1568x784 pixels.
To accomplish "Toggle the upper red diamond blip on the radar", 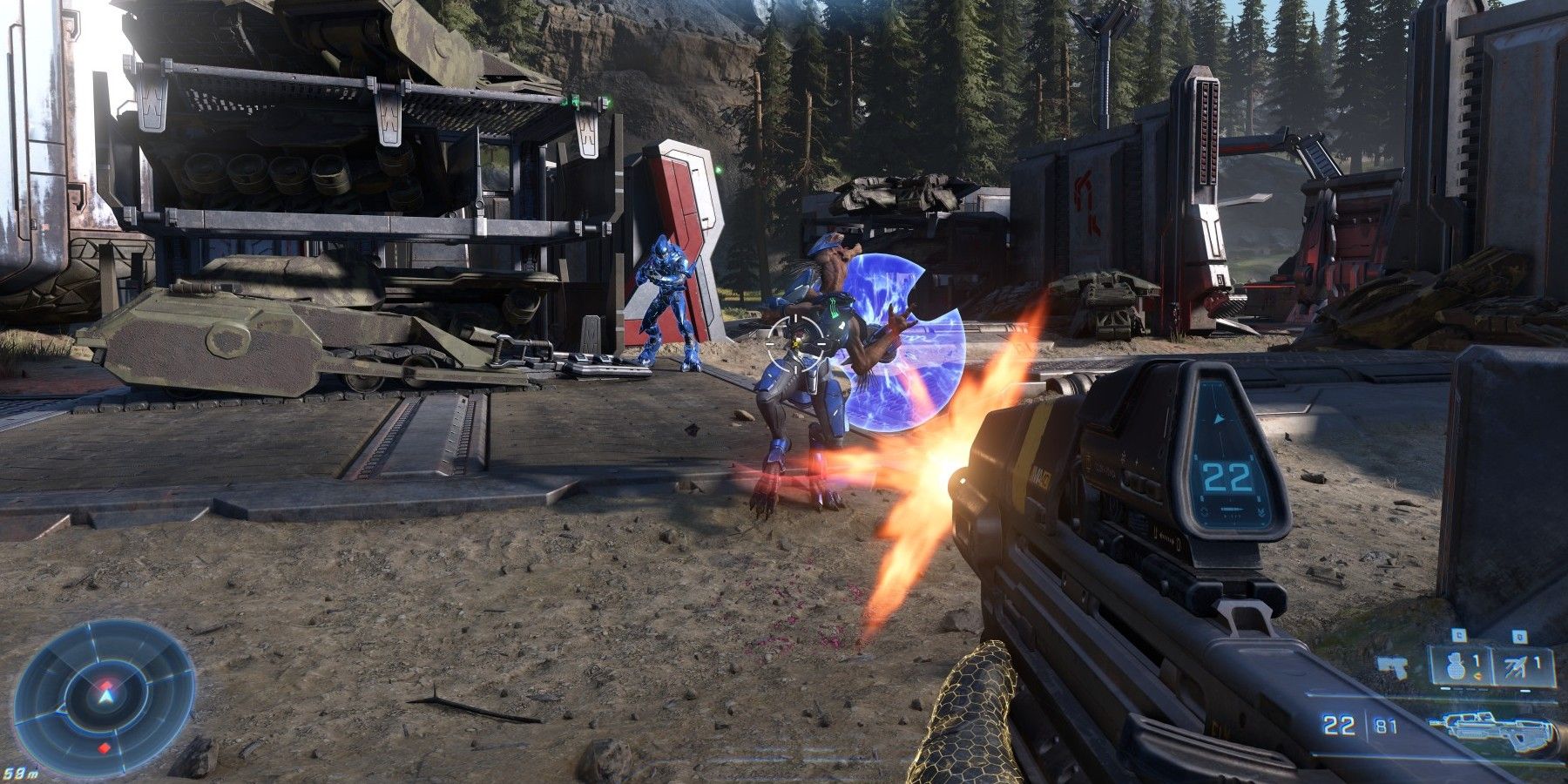I will [106, 685].
